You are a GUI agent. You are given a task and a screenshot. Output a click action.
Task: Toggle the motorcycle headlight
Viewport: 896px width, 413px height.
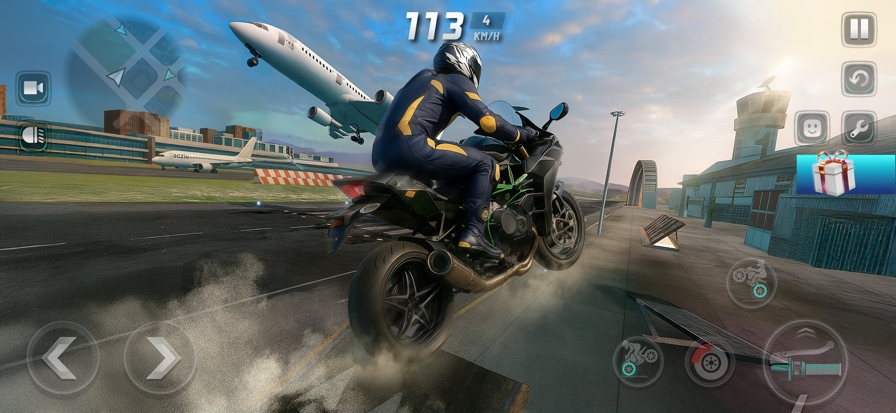33,135
